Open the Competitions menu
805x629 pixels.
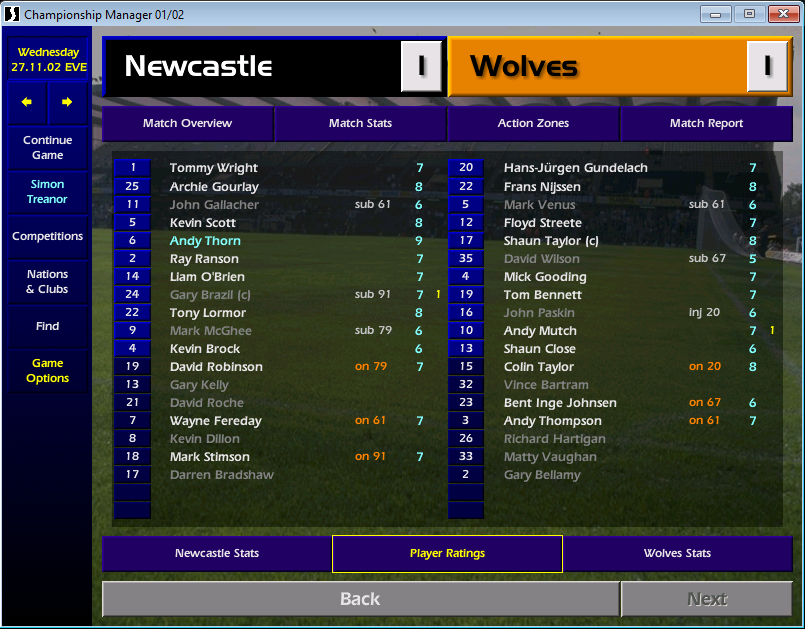coord(47,237)
